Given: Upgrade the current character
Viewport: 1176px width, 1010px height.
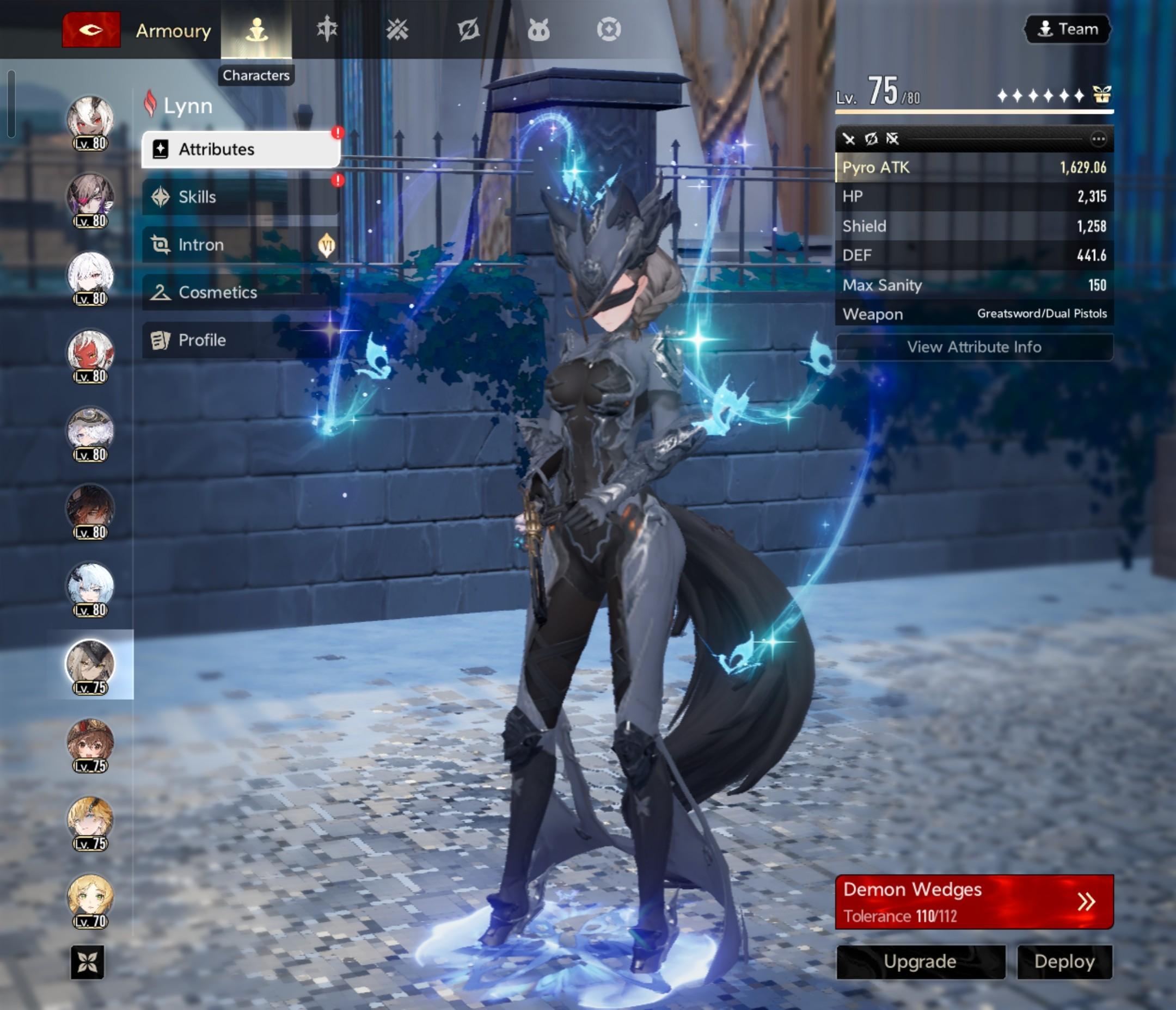Looking at the screenshot, I should click(x=920, y=961).
